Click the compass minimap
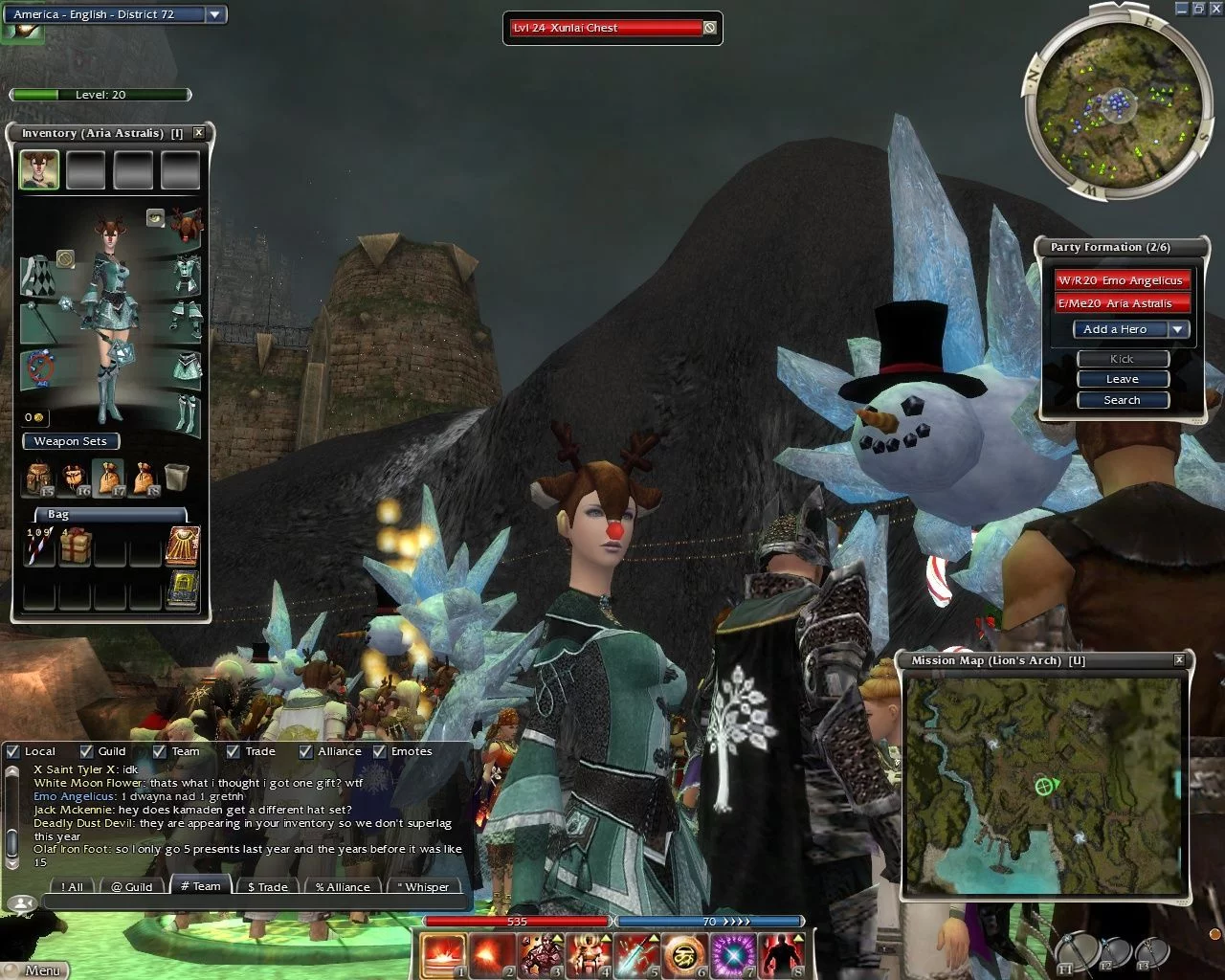1225x980 pixels. [x=1112, y=100]
